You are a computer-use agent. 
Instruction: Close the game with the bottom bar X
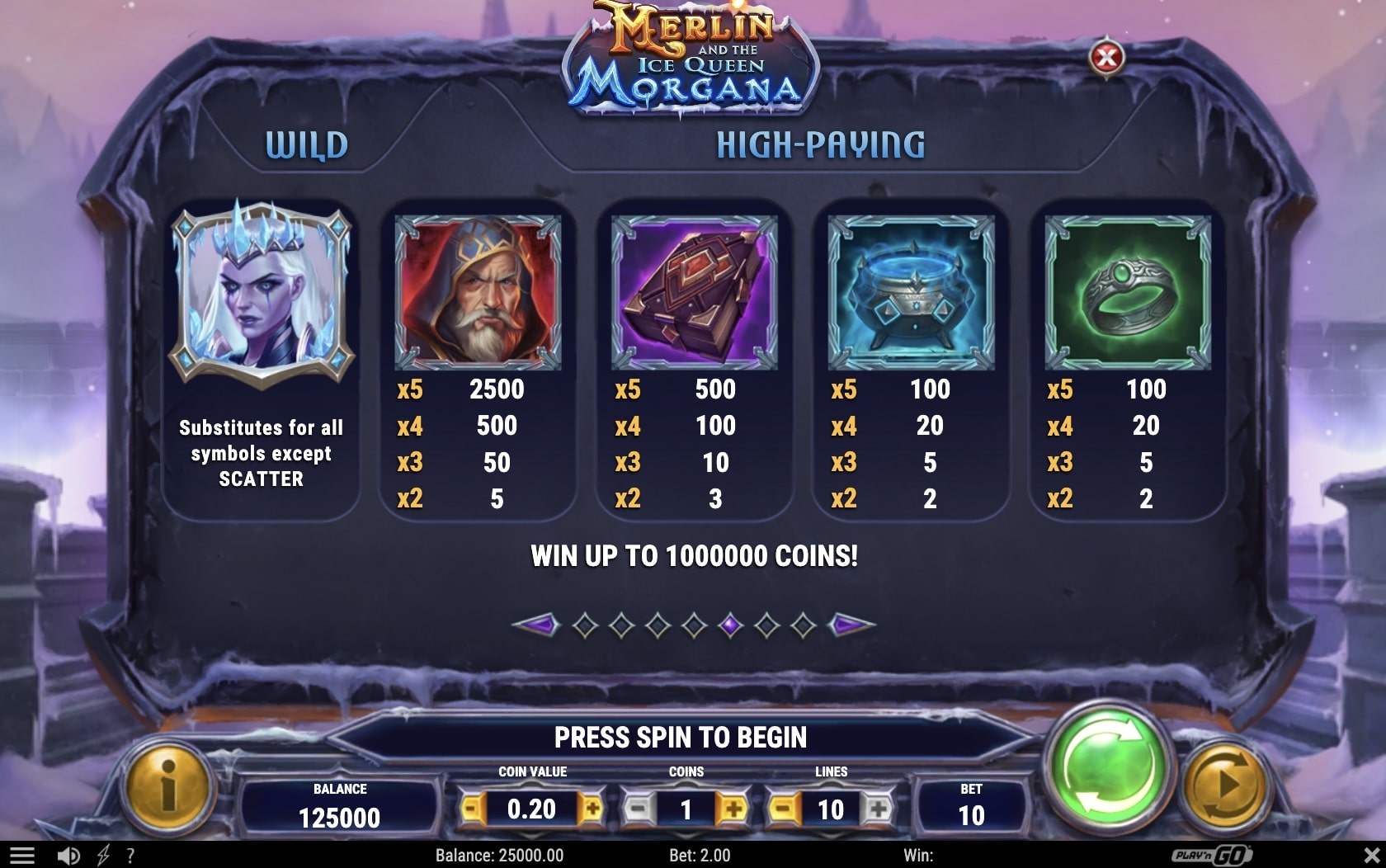(x=1371, y=856)
